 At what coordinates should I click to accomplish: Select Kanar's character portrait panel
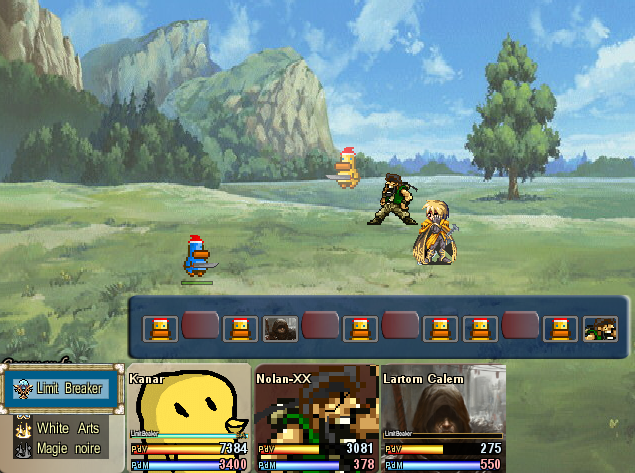click(x=189, y=417)
